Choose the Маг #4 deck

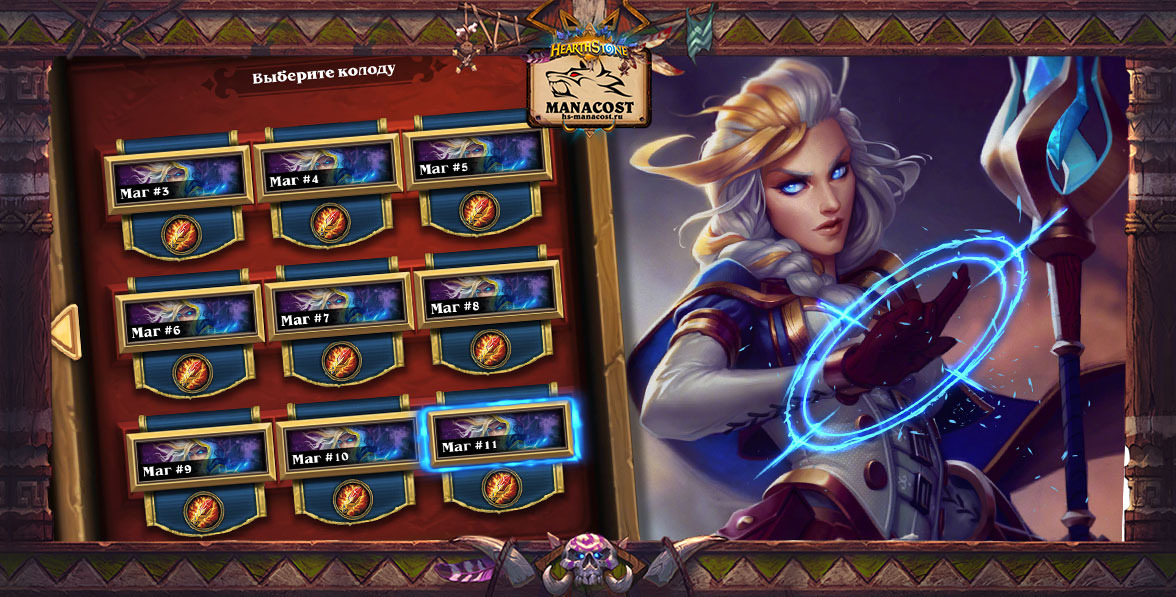328,168
